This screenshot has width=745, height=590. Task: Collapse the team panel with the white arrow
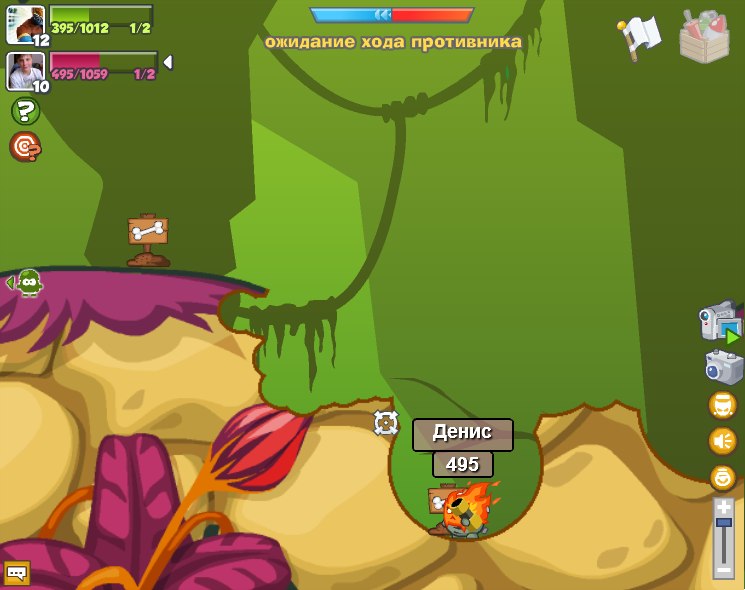168,62
